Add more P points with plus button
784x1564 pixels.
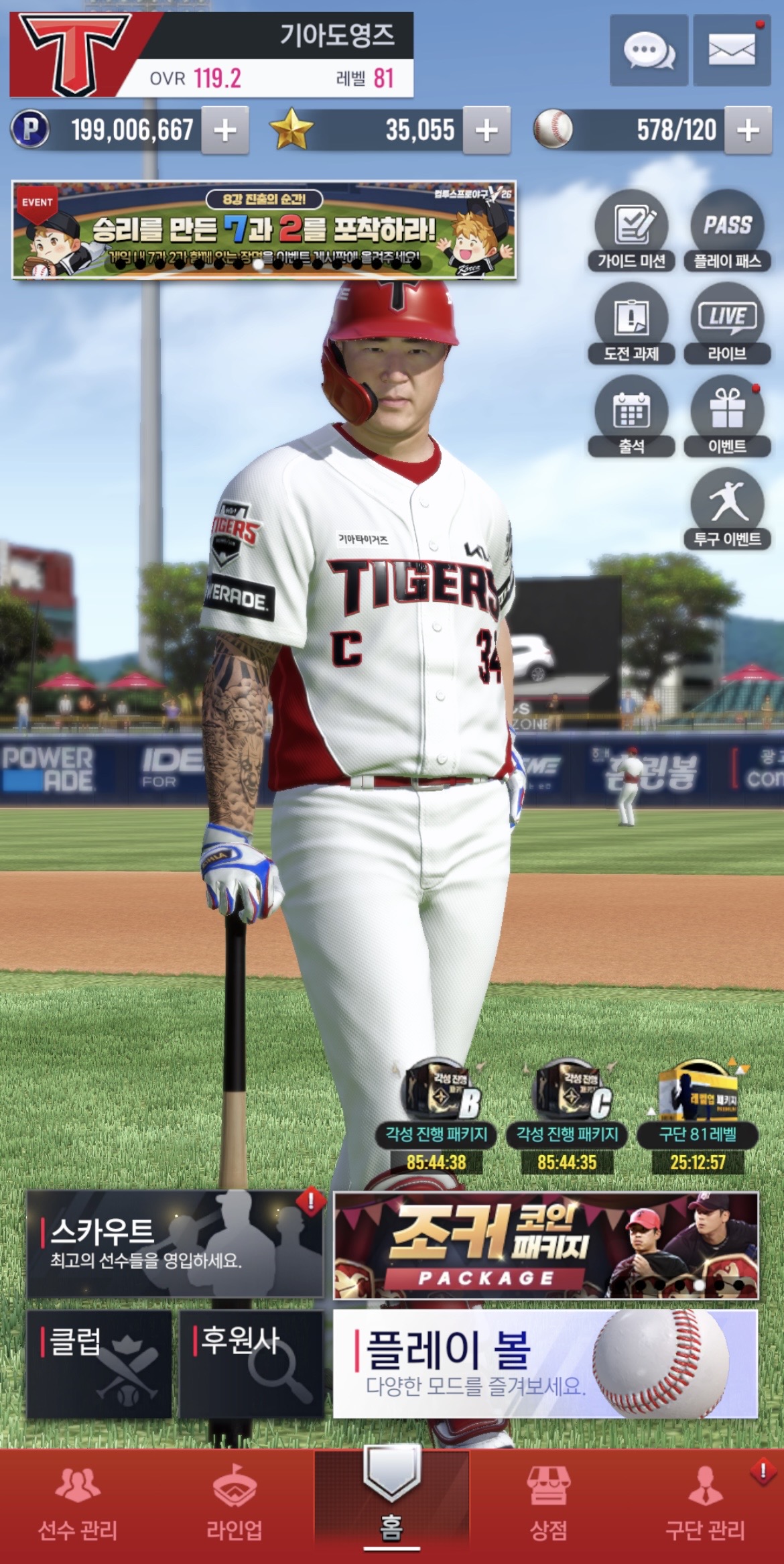[225, 130]
